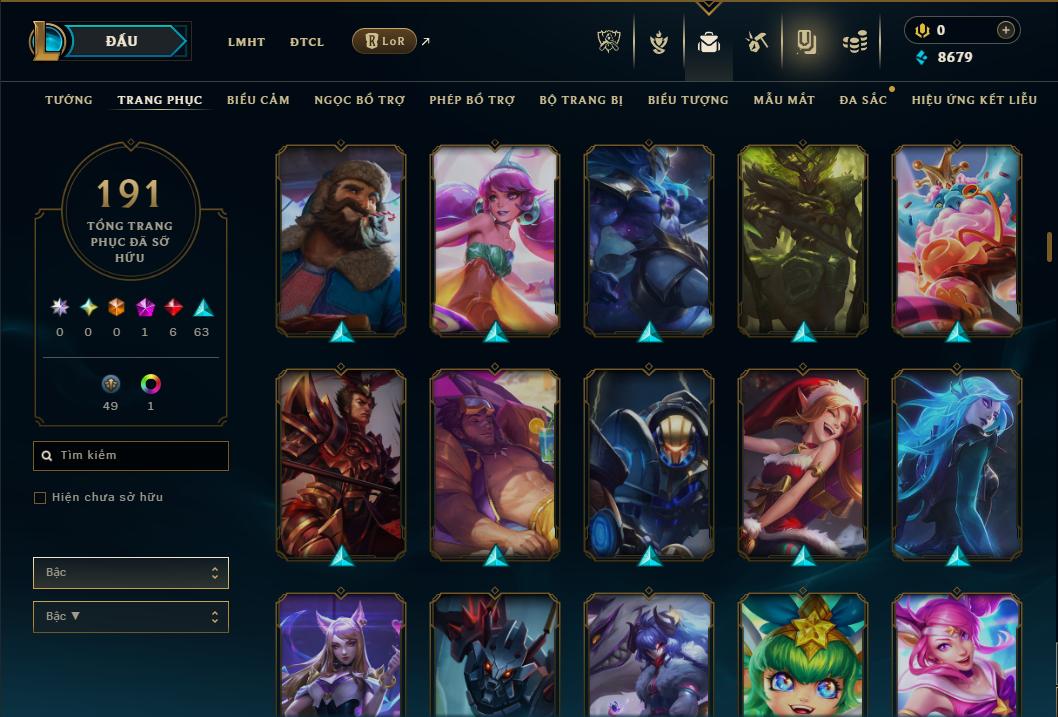
Task: Switch to the ĐTCL game mode
Action: pyautogui.click(x=306, y=42)
